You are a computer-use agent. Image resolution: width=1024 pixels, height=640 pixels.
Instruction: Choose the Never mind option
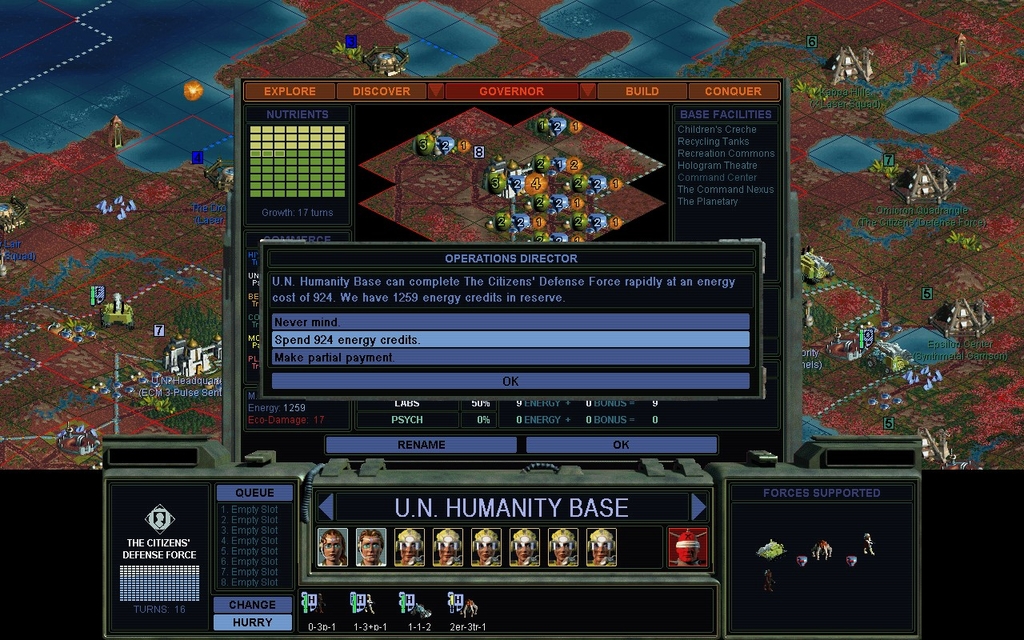[510, 322]
